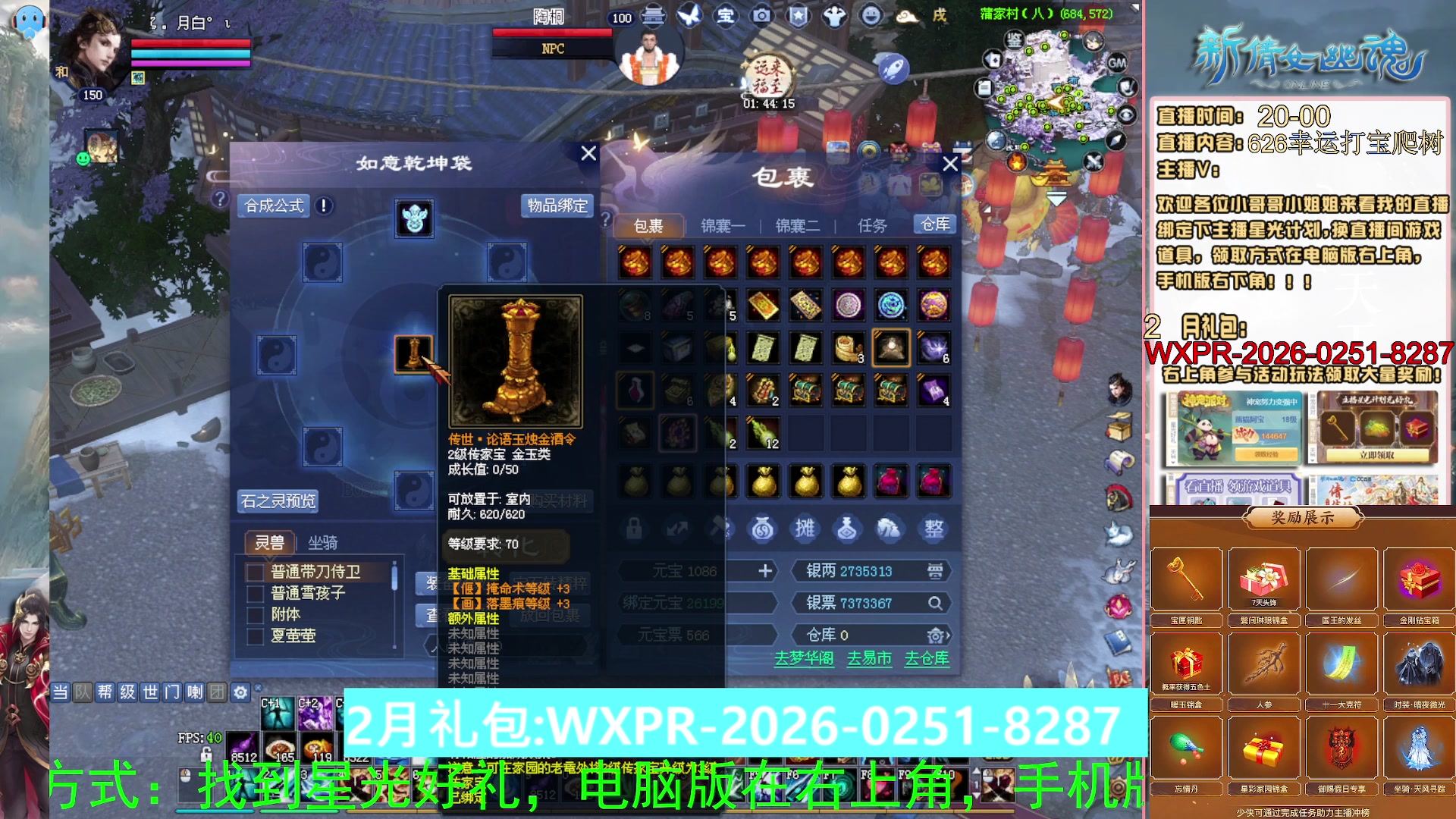This screenshot has height=819, width=1456.
Task: Switch to the 仓库 tab in package window
Action: coord(935,224)
